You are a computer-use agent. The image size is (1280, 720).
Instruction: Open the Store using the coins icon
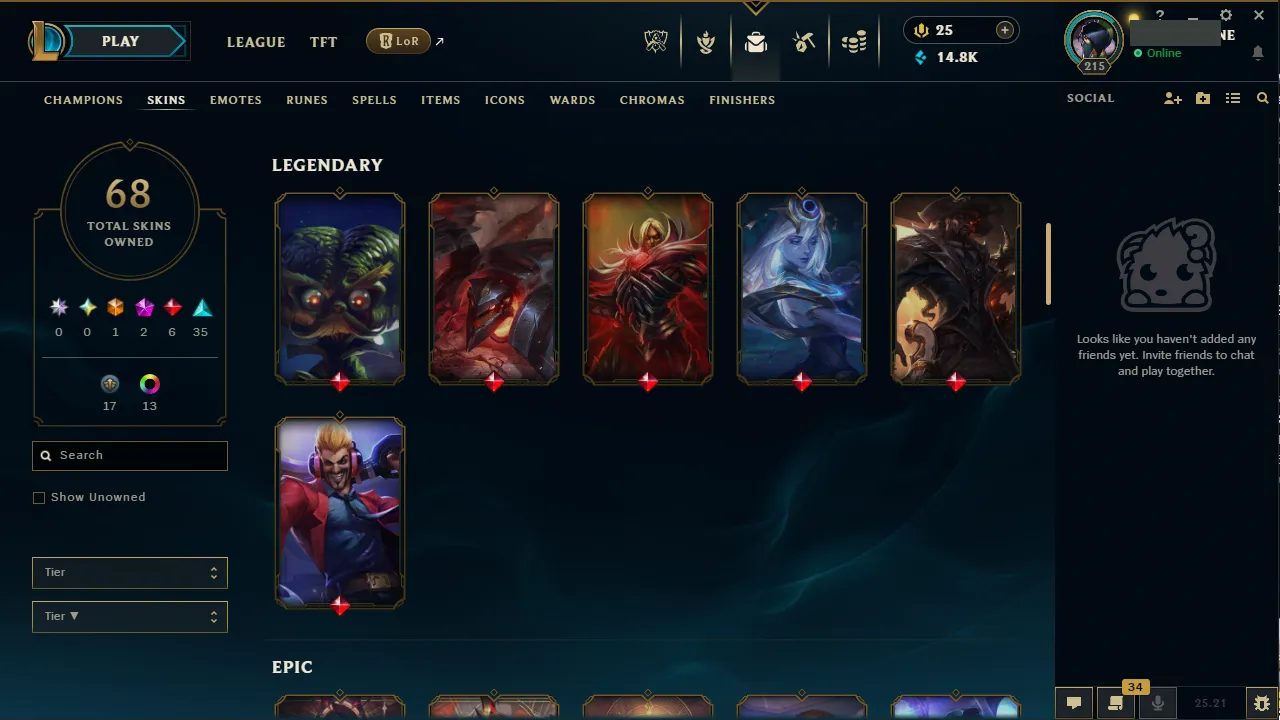point(855,42)
